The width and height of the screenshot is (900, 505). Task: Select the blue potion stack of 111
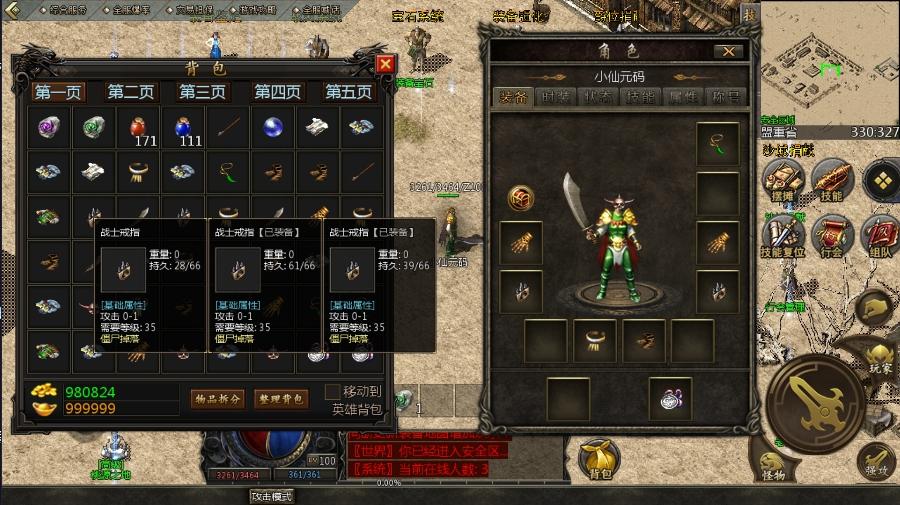183,128
